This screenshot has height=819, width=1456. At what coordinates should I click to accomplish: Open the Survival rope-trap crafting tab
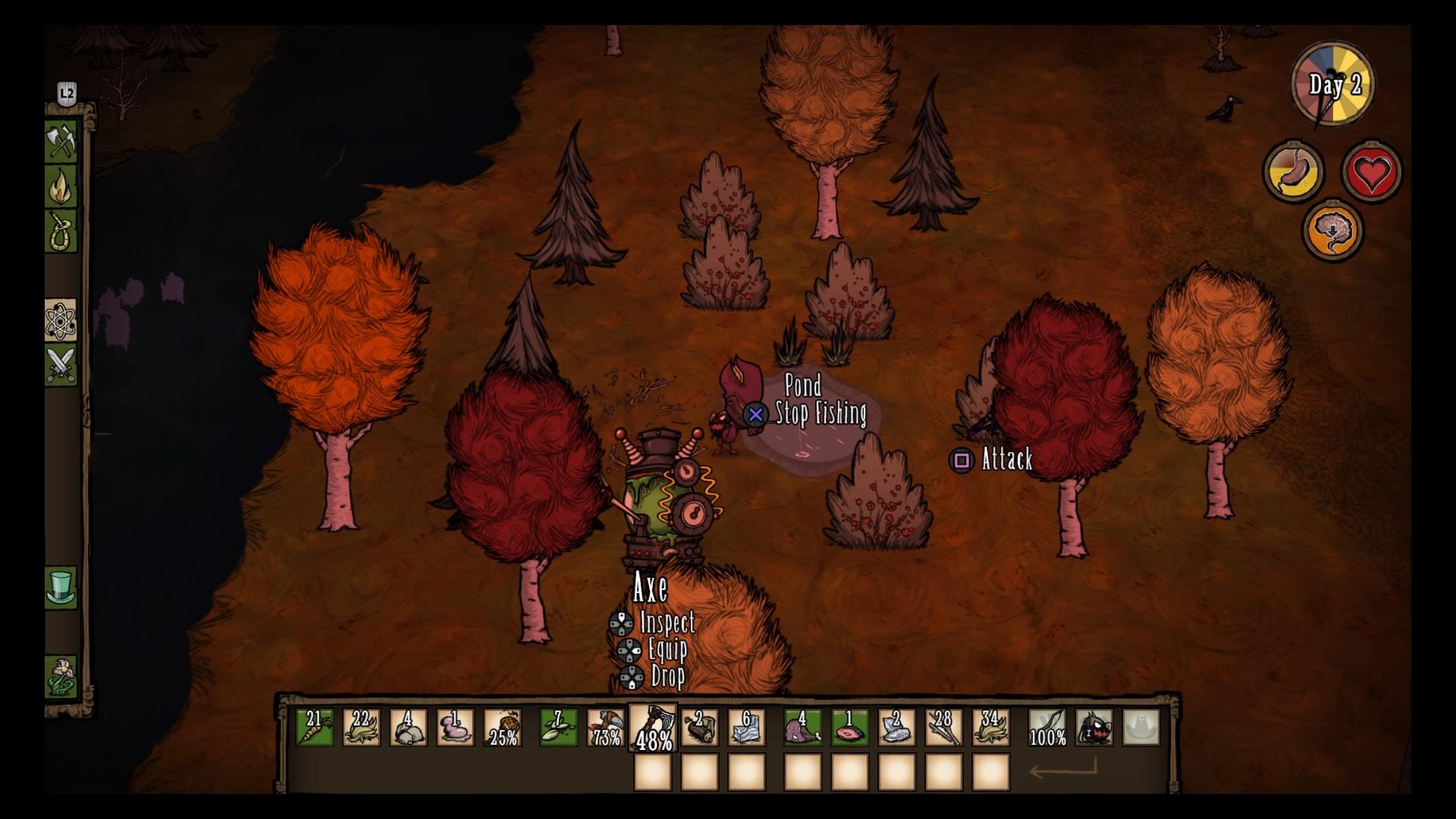point(61,231)
